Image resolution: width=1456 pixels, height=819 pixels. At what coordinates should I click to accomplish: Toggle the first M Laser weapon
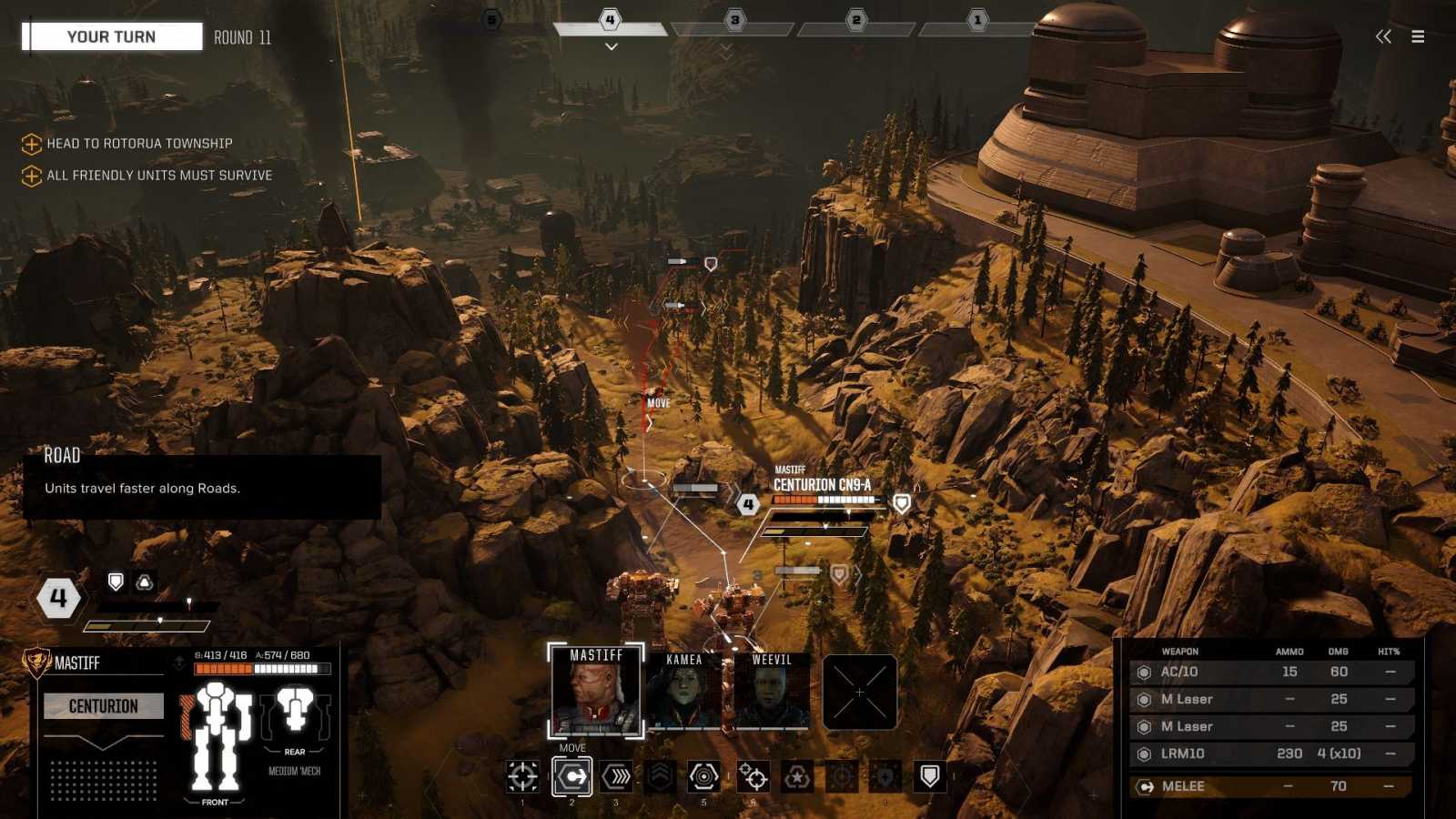1270,699
